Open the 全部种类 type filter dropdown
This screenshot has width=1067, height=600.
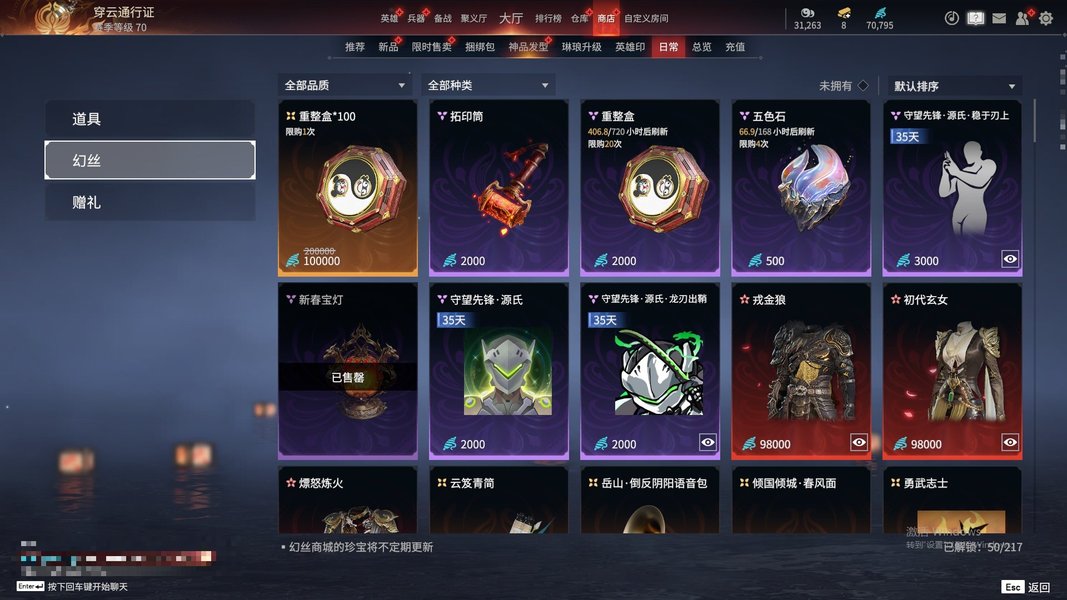489,86
